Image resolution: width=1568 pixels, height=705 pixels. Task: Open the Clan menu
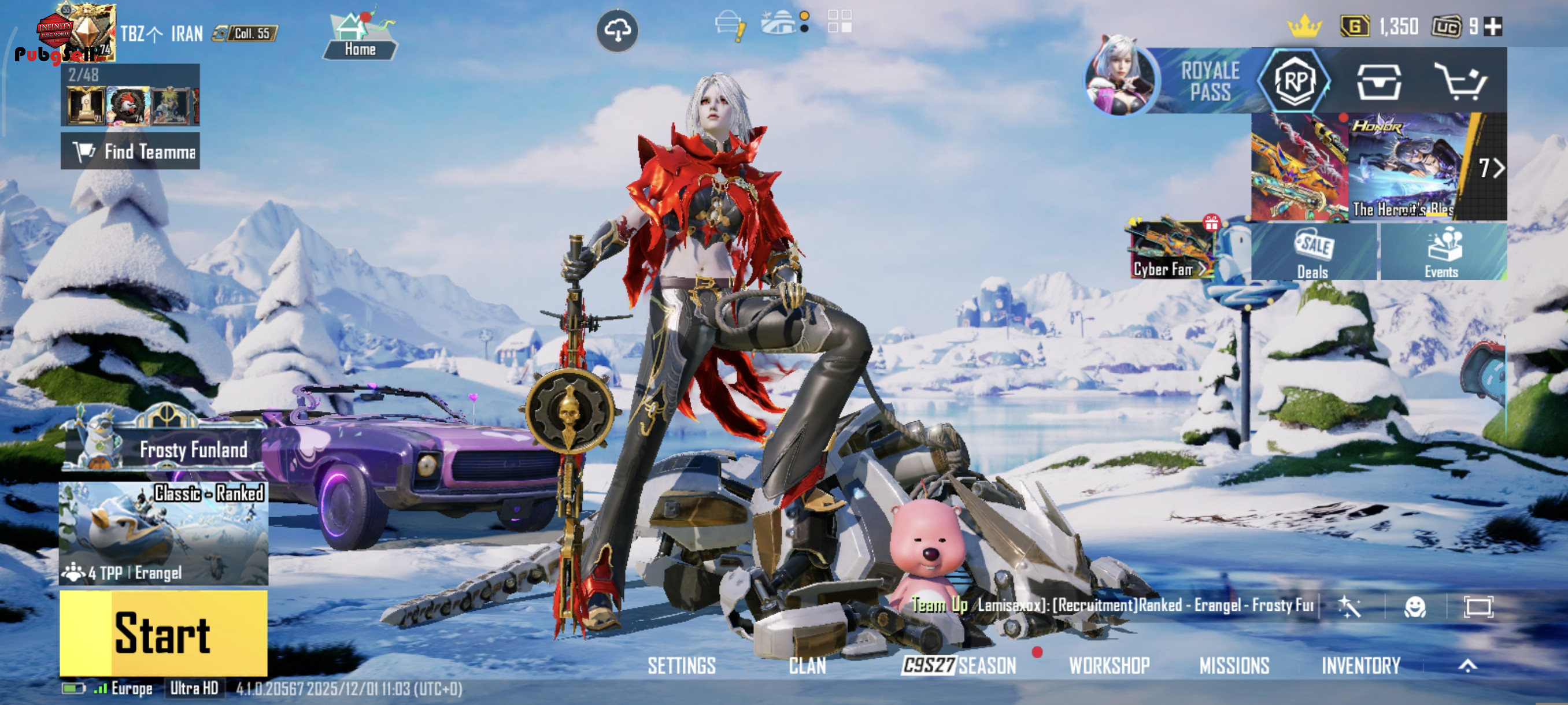coord(807,665)
